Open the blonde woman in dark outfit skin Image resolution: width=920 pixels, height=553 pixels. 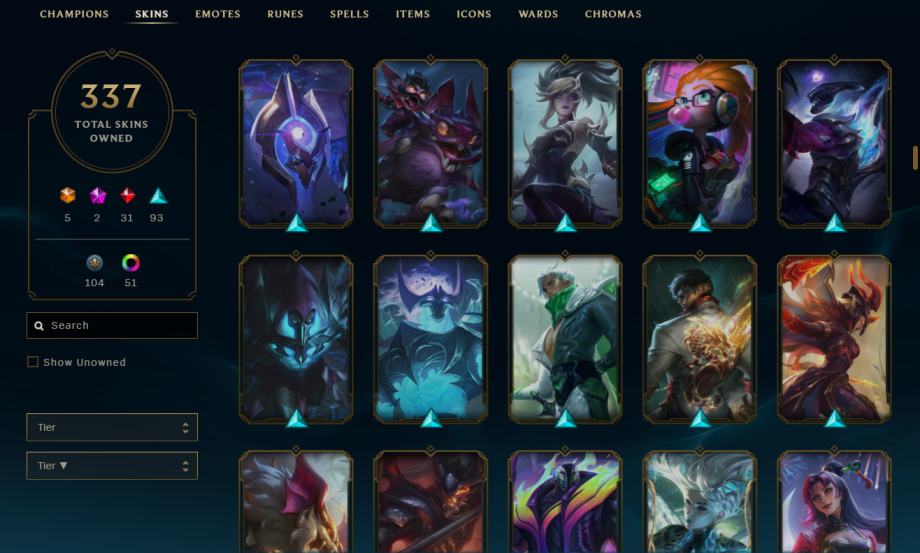tap(565, 142)
